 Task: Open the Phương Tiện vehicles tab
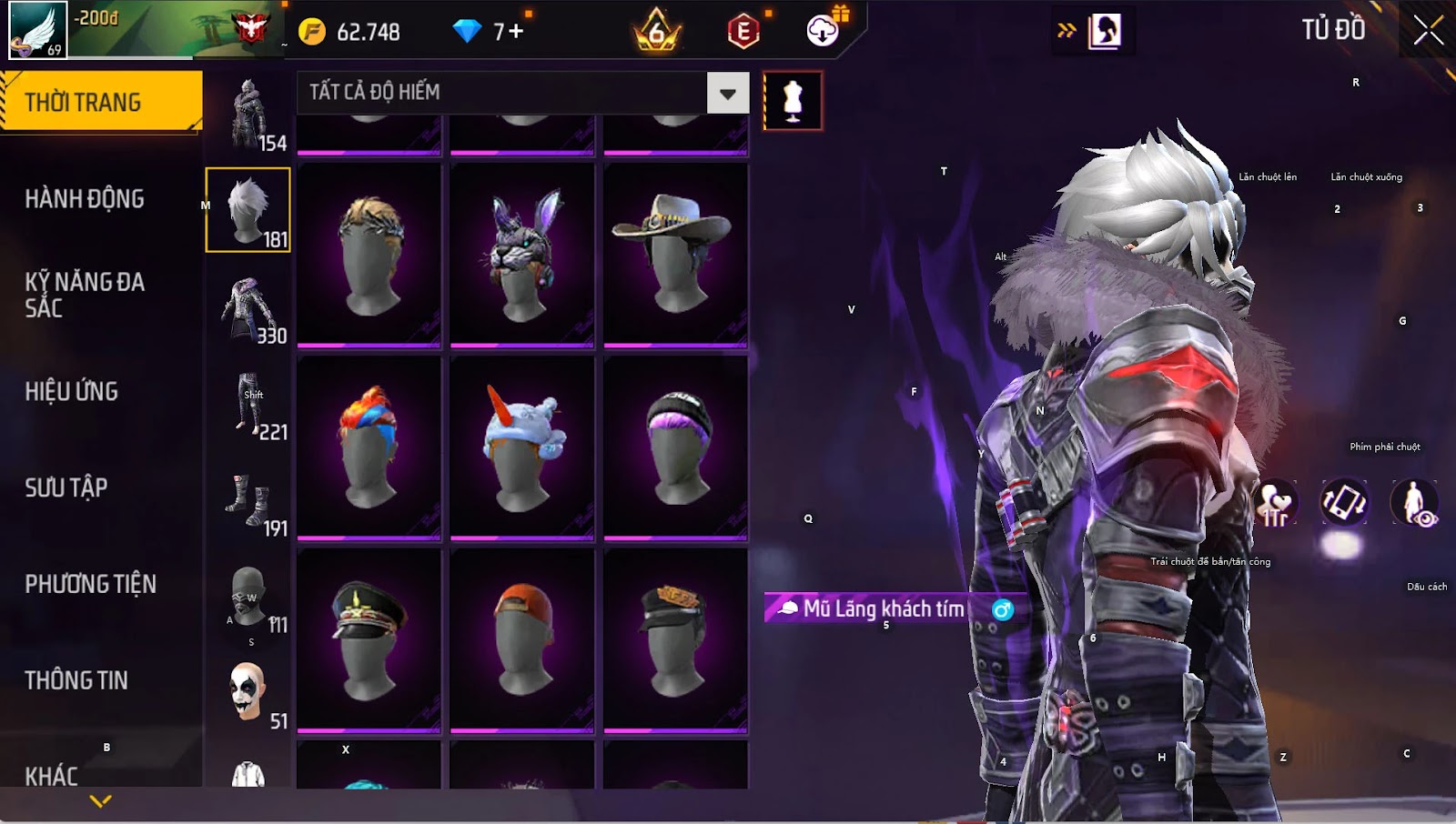tap(90, 584)
